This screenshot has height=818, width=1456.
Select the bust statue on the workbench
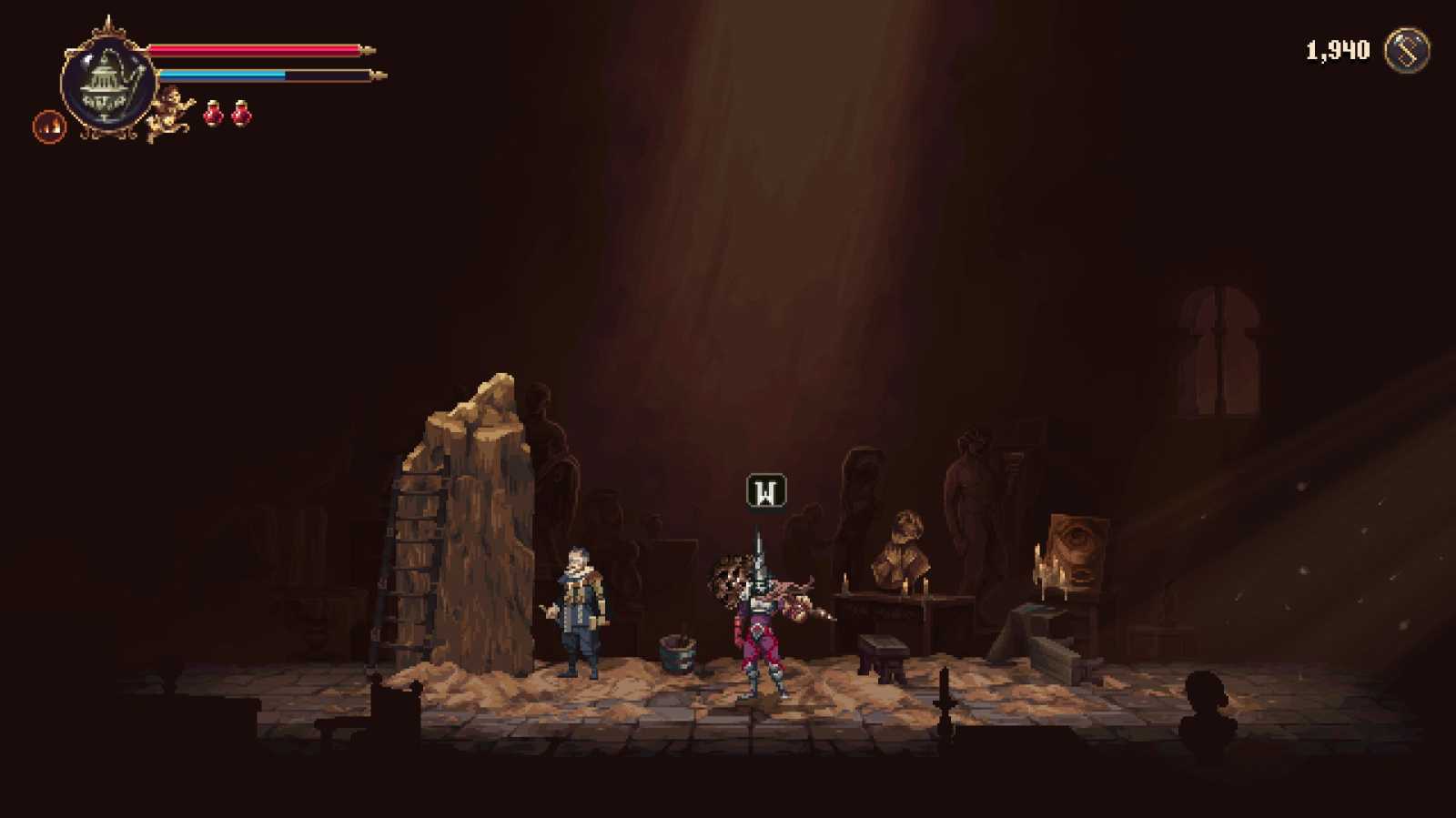pyautogui.click(x=903, y=541)
